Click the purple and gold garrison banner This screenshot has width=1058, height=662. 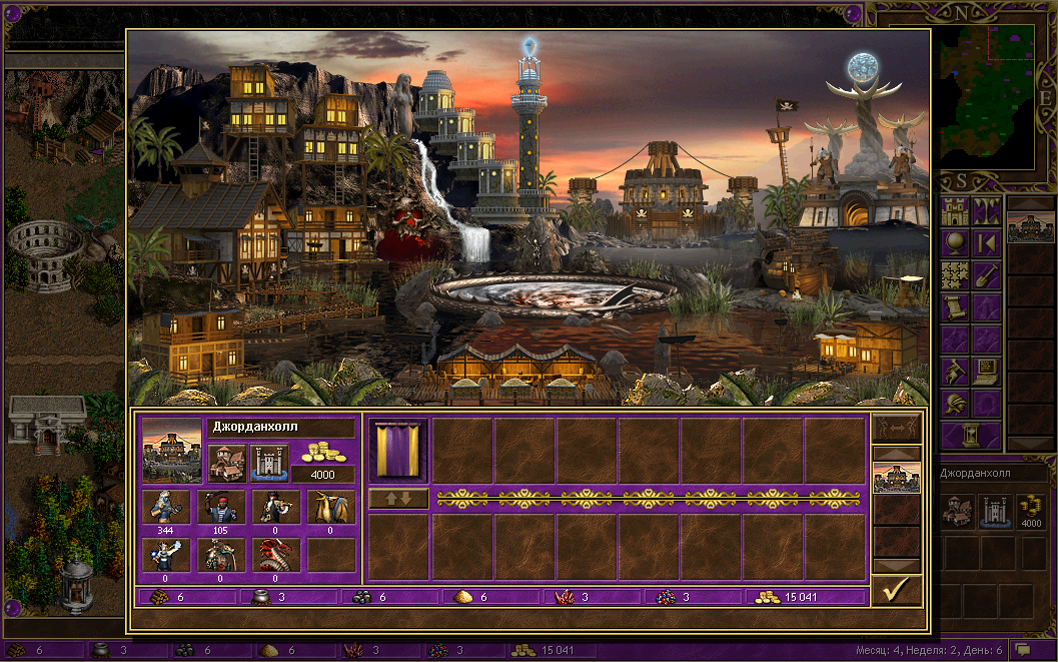point(398,450)
